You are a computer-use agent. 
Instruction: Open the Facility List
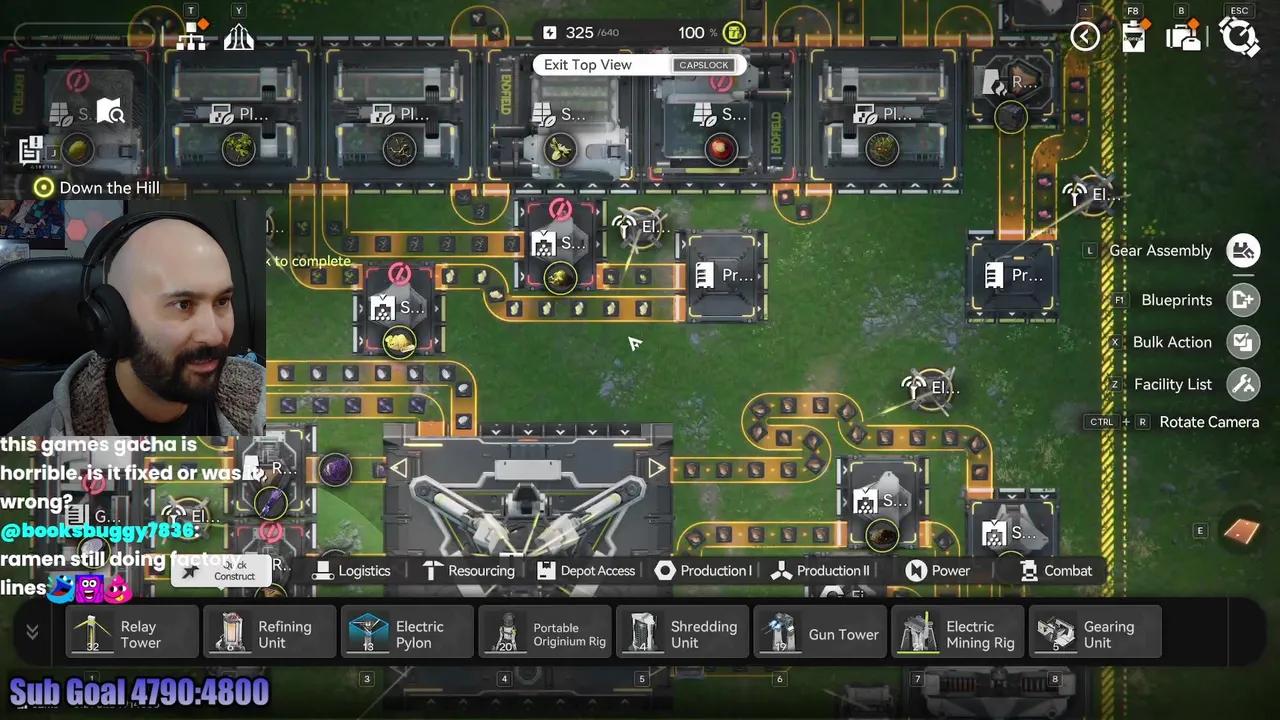point(1243,384)
